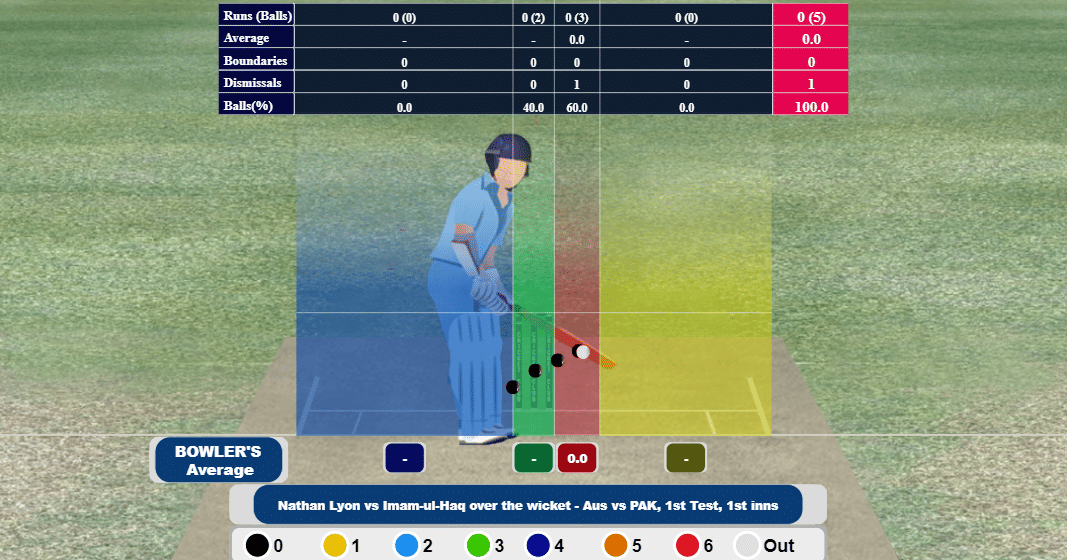Click the olive zone average badge

[686, 458]
